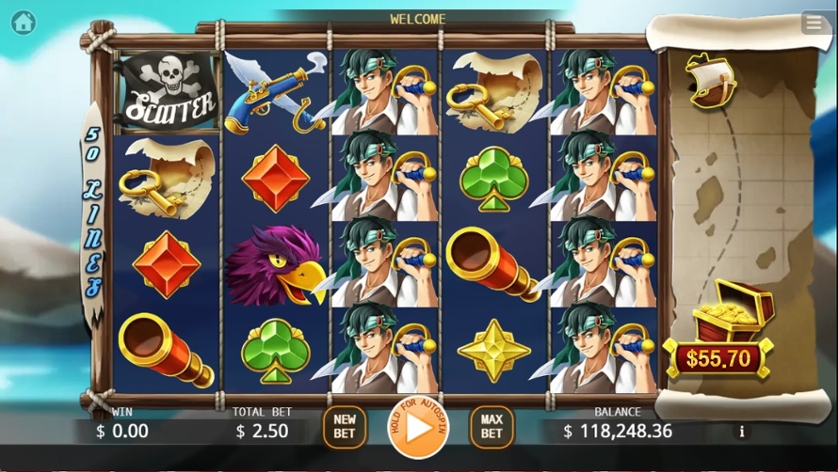Click the New Bet button
838x472 pixels.
345,427
